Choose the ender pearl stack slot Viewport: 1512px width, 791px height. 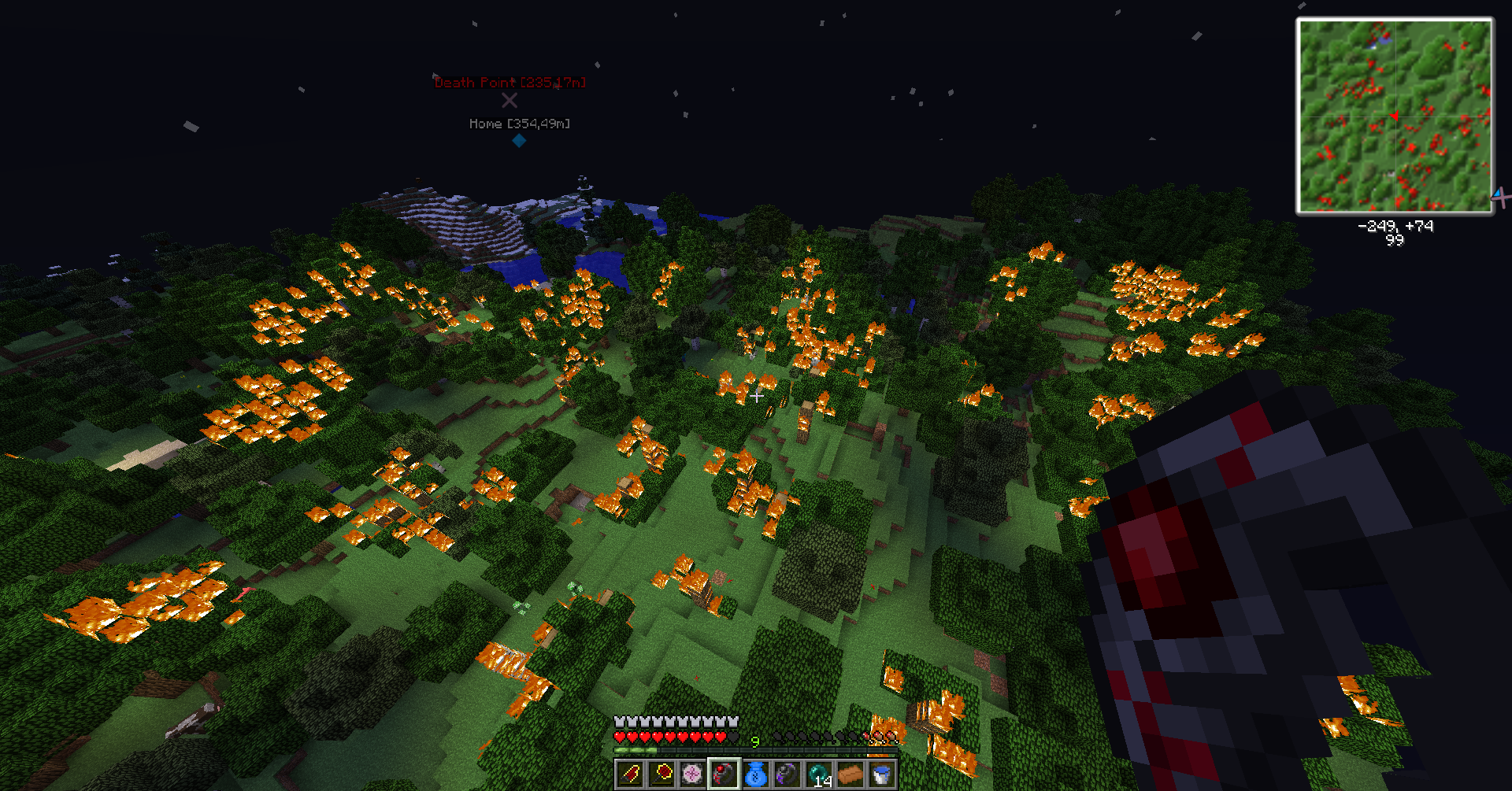tap(819, 774)
